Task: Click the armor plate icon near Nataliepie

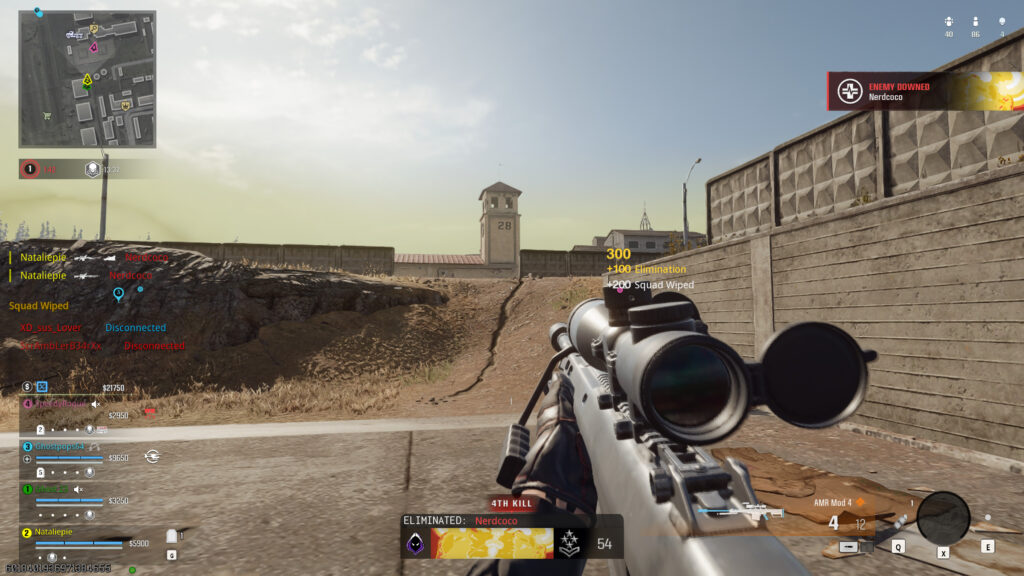Action: coord(170,536)
